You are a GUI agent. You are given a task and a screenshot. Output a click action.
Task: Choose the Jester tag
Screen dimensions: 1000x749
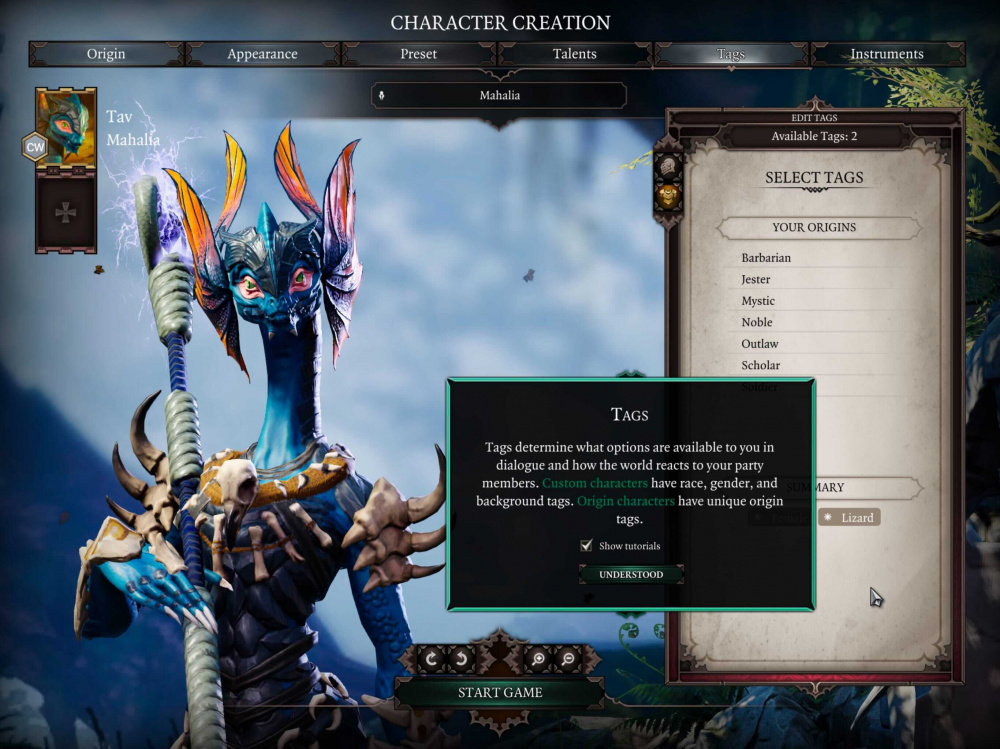click(758, 279)
